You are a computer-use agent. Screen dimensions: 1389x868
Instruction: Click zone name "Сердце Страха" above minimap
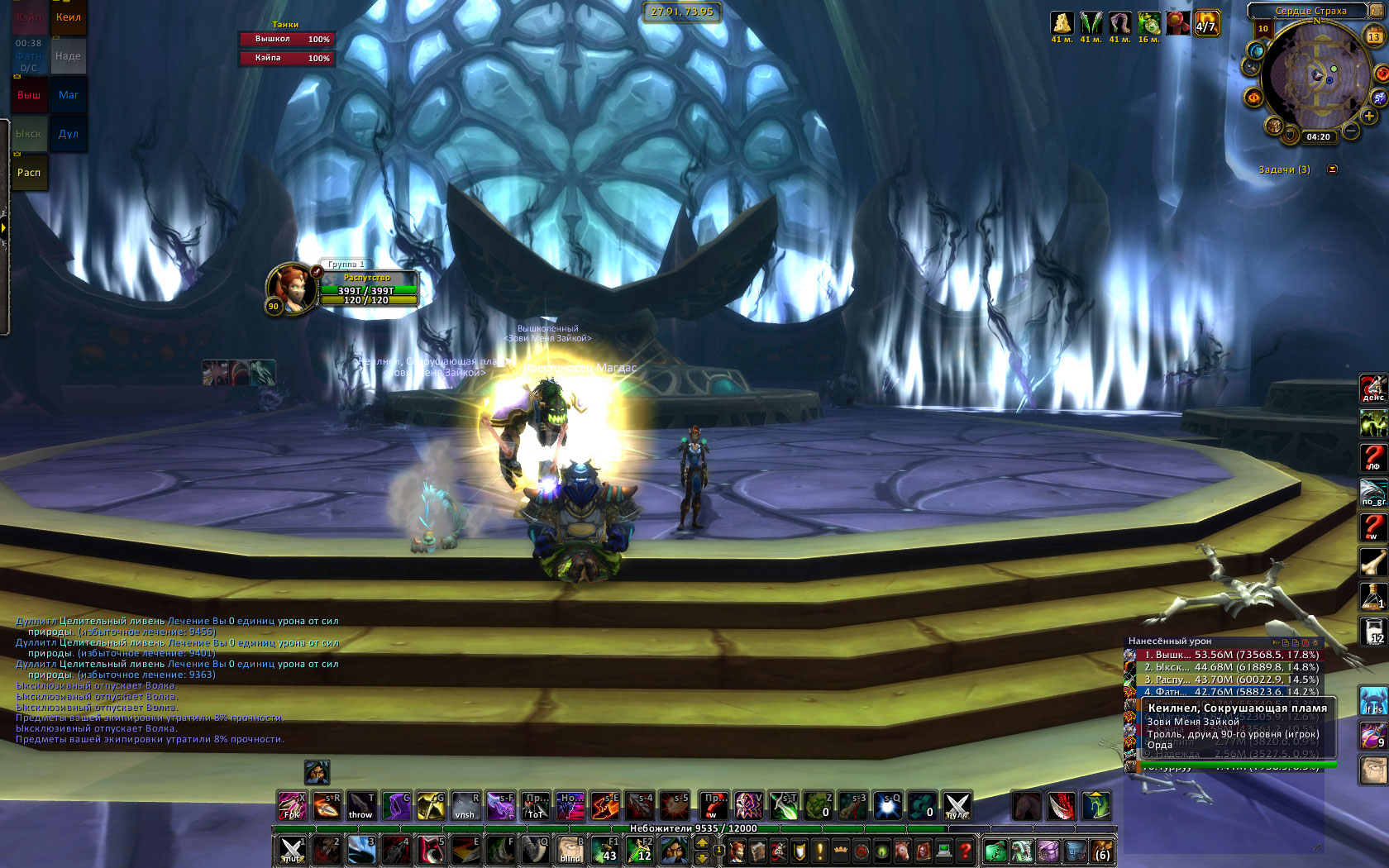click(x=1311, y=11)
